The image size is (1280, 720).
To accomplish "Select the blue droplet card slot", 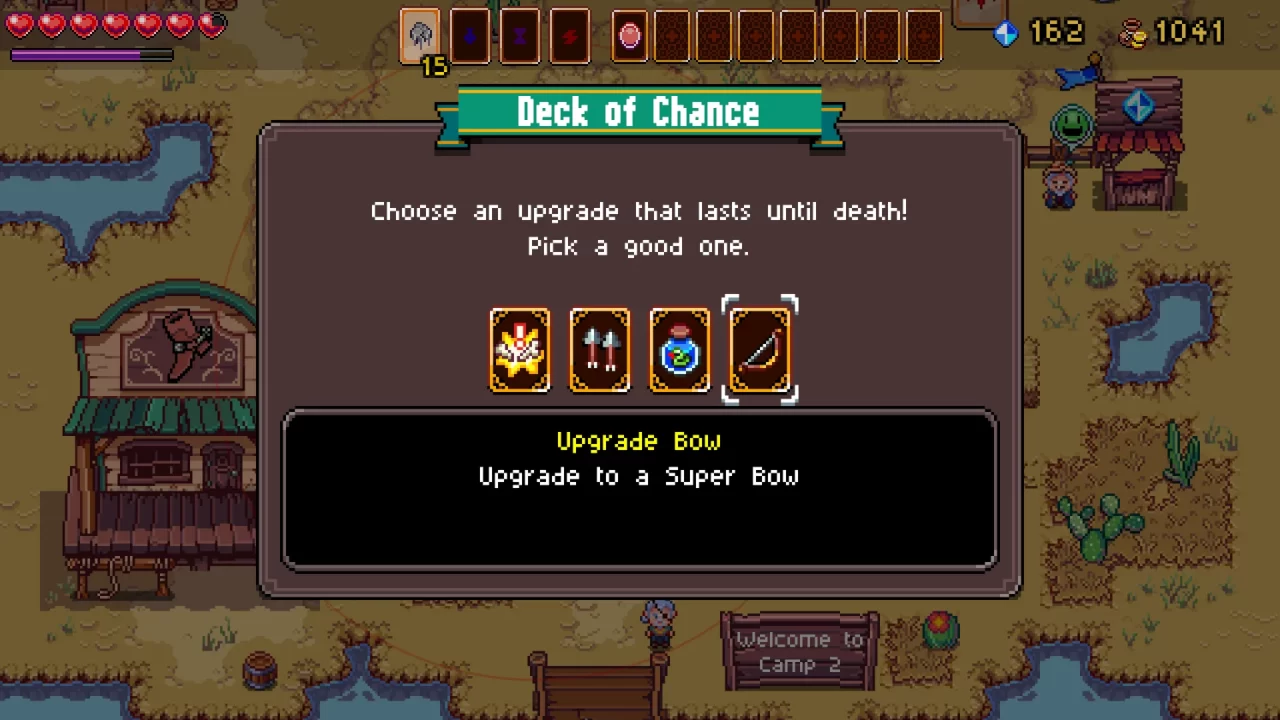I will [469, 36].
